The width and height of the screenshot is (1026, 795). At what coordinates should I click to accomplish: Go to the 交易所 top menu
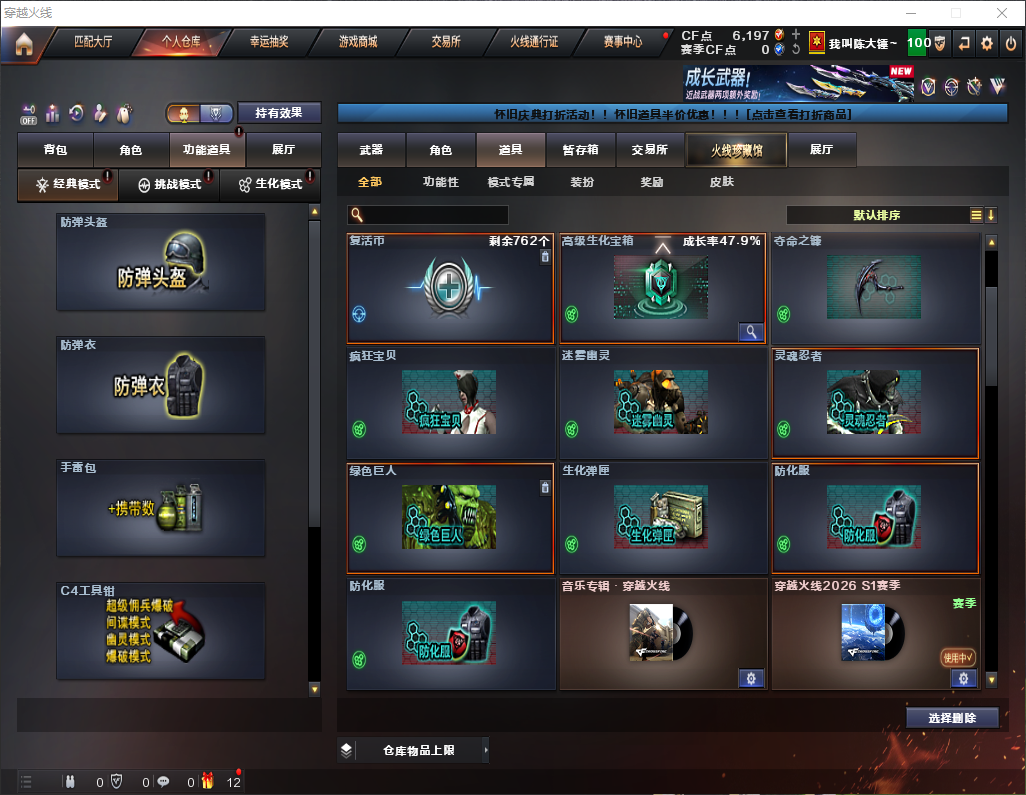446,42
